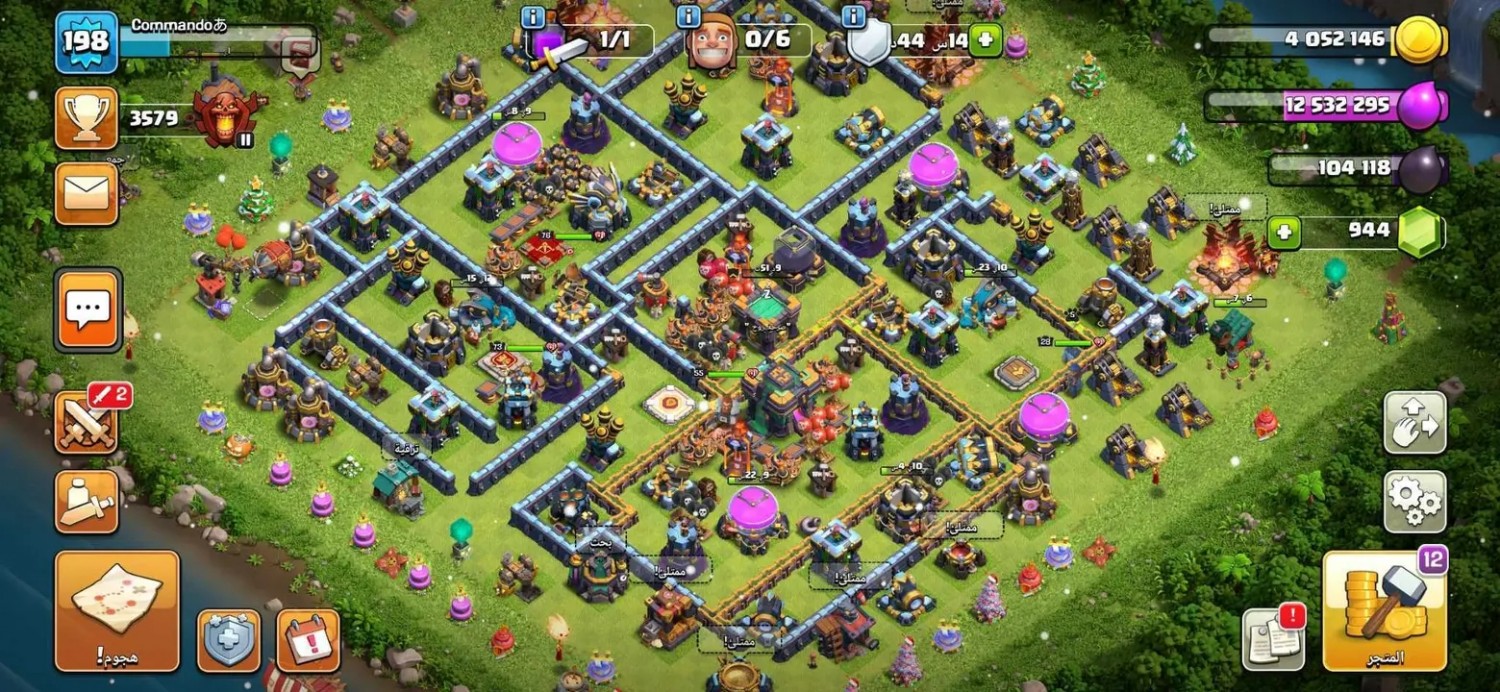
Task: Show info for the shield counter
Action: [854, 17]
